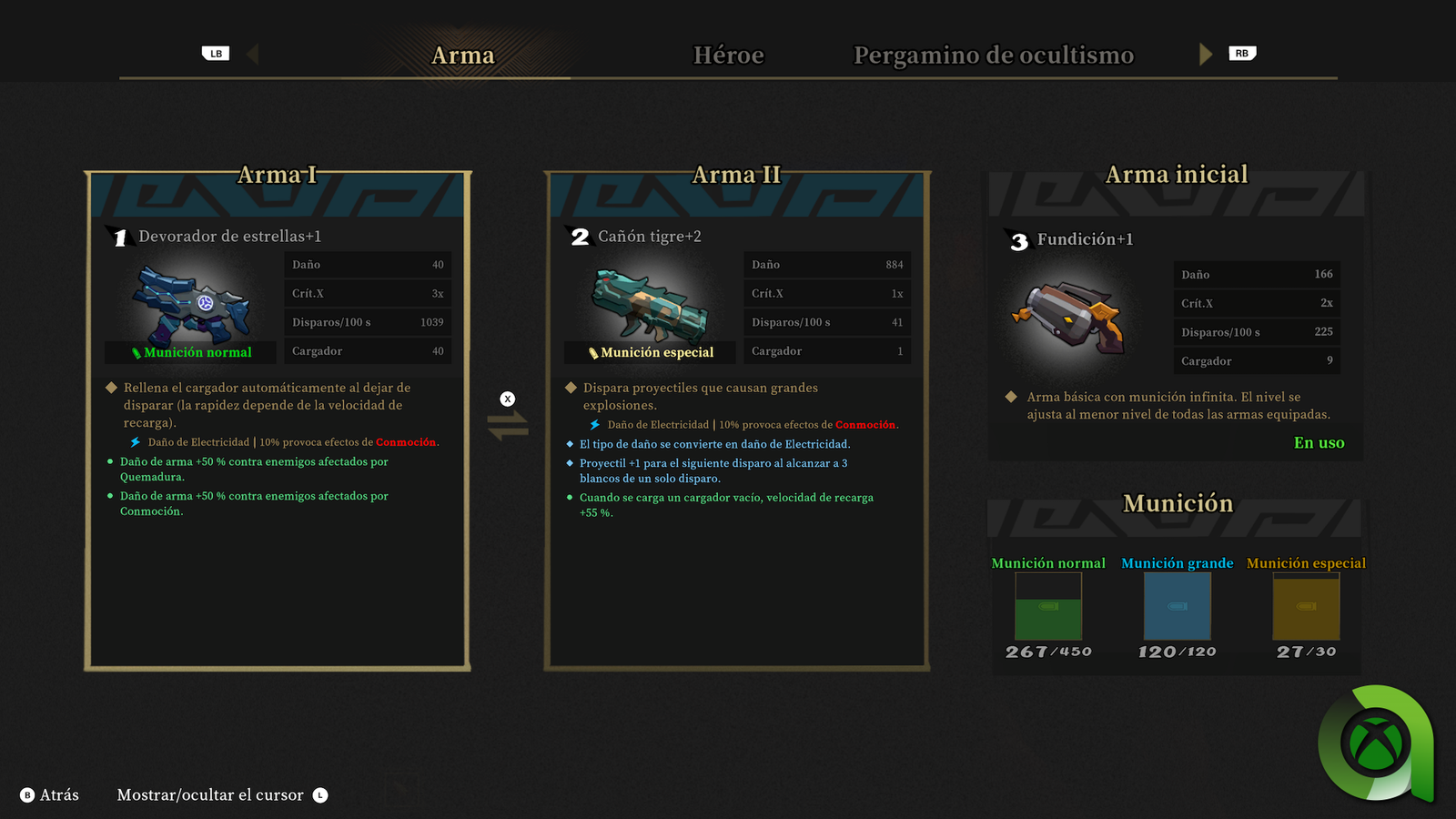Screen dimensions: 1456x819
Task: Click the Munición especial ammo box
Action: click(1306, 607)
